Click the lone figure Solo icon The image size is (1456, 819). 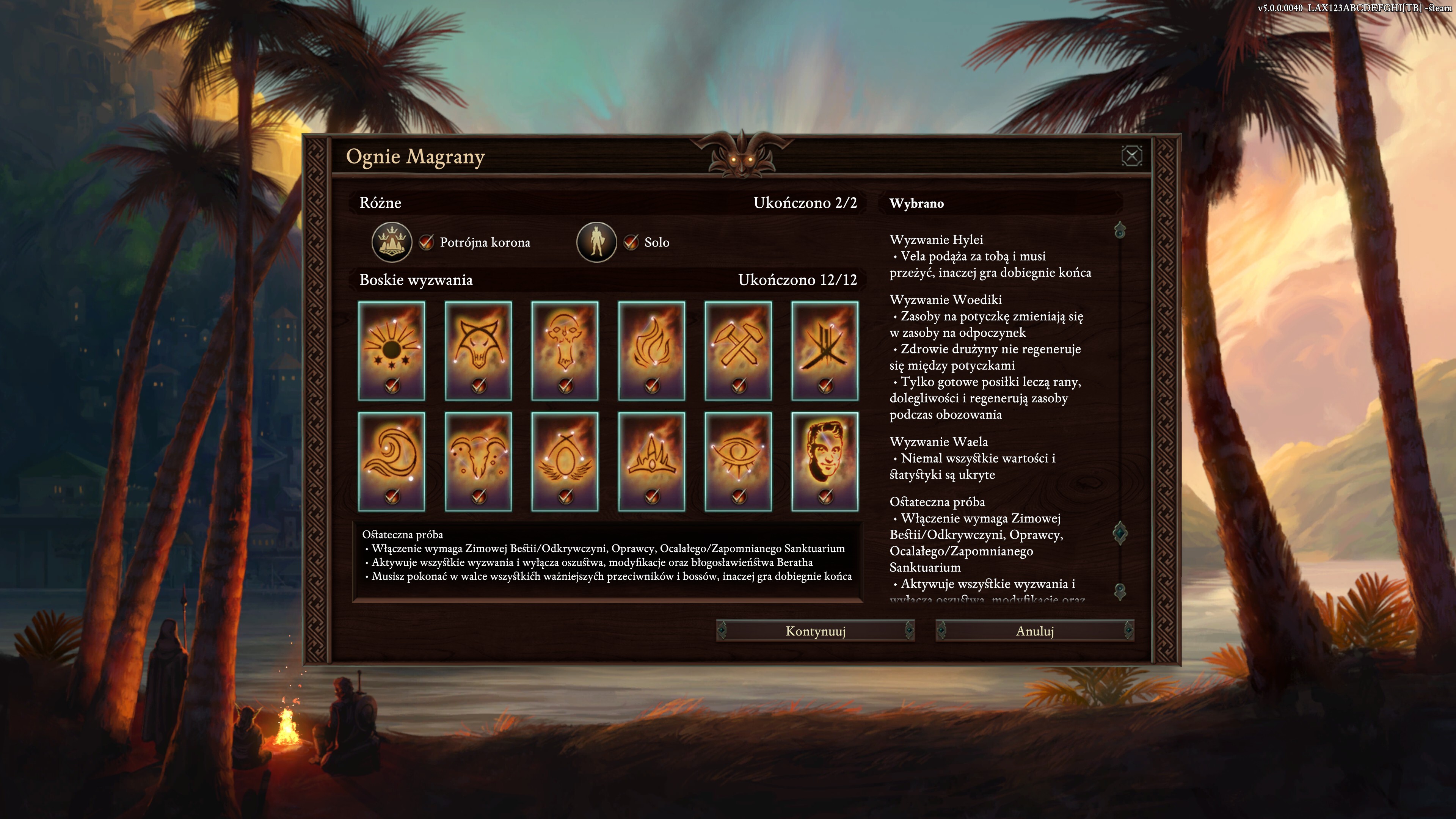click(596, 243)
